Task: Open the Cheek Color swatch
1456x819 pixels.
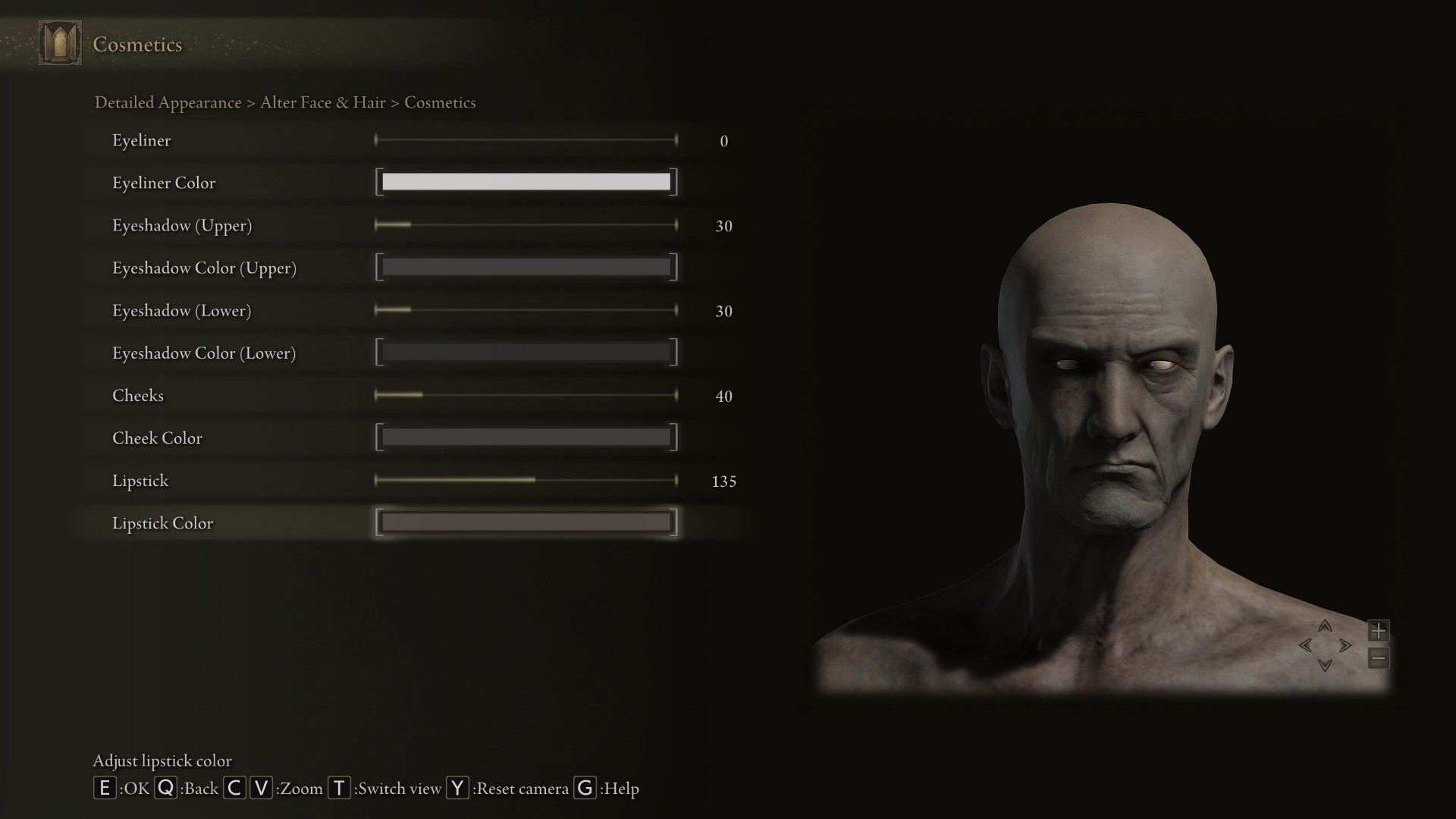Action: 526,438
